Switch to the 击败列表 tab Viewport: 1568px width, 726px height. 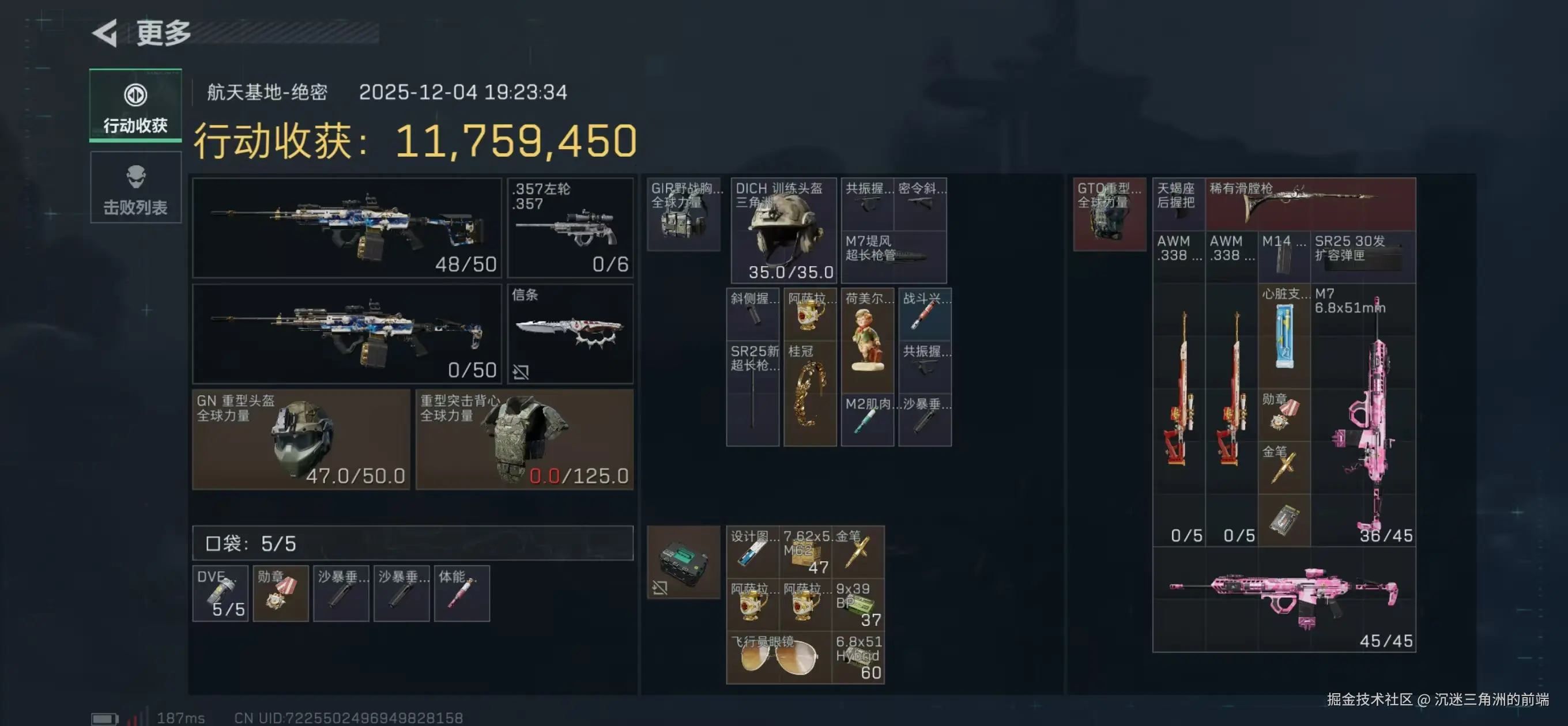click(135, 188)
